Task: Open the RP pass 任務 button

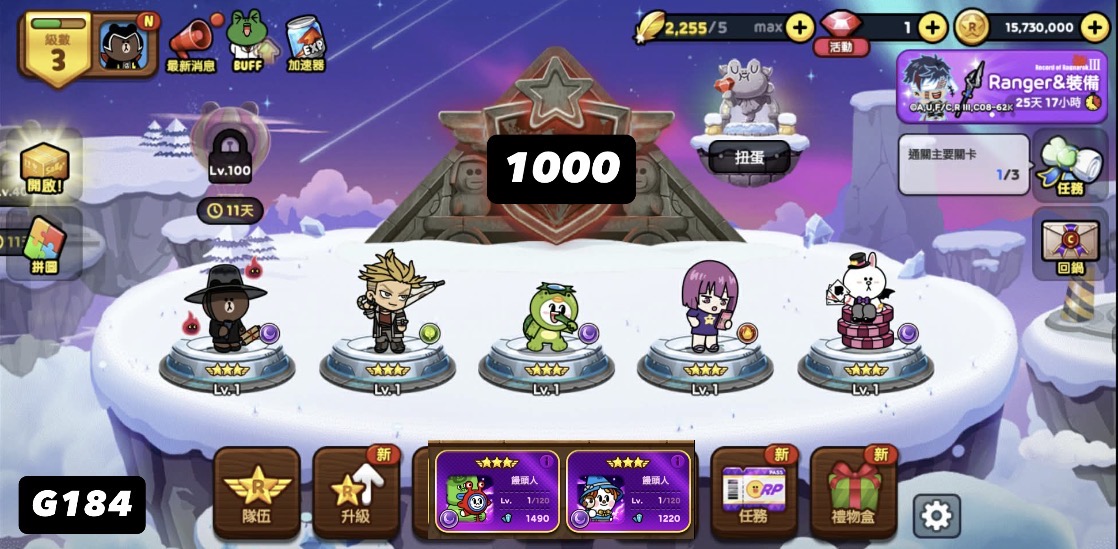Action: 754,492
